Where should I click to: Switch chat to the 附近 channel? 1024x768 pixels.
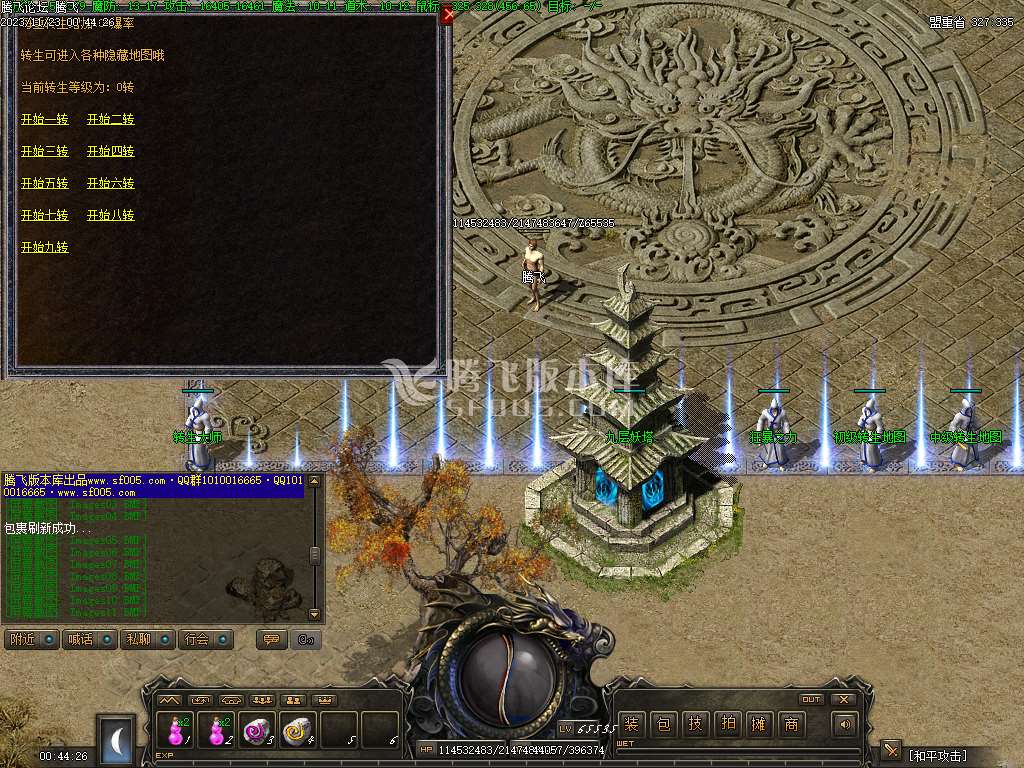click(x=31, y=639)
